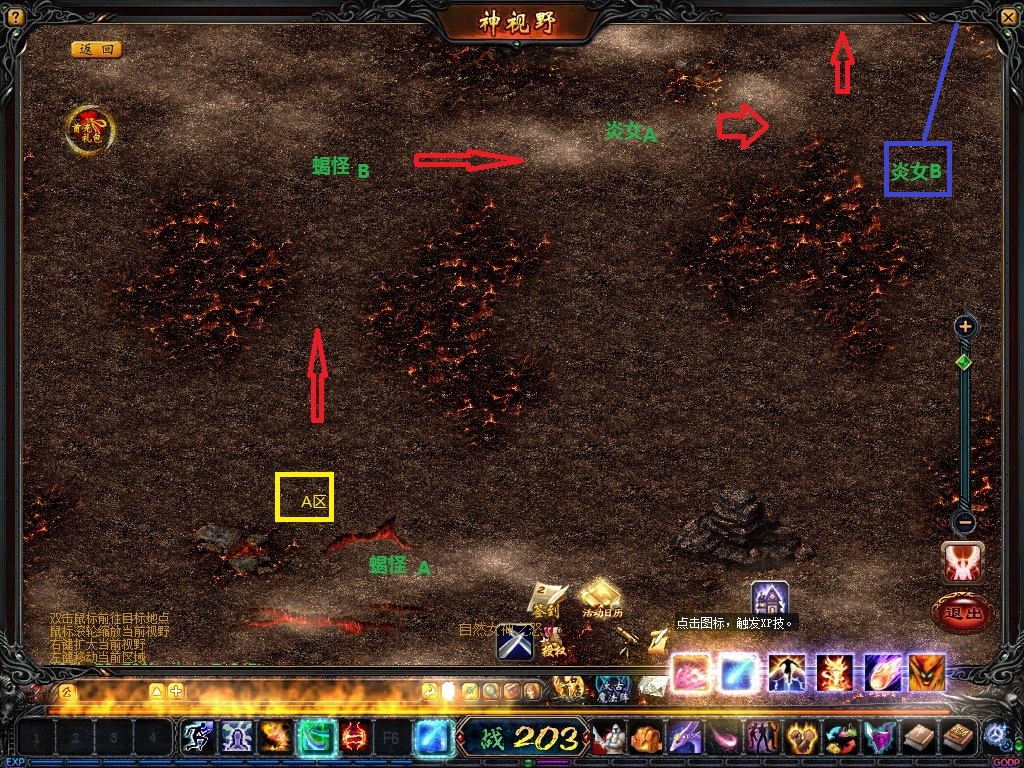The height and width of the screenshot is (768, 1024).
Task: Open the purple dragon mount icon
Action: [684, 738]
